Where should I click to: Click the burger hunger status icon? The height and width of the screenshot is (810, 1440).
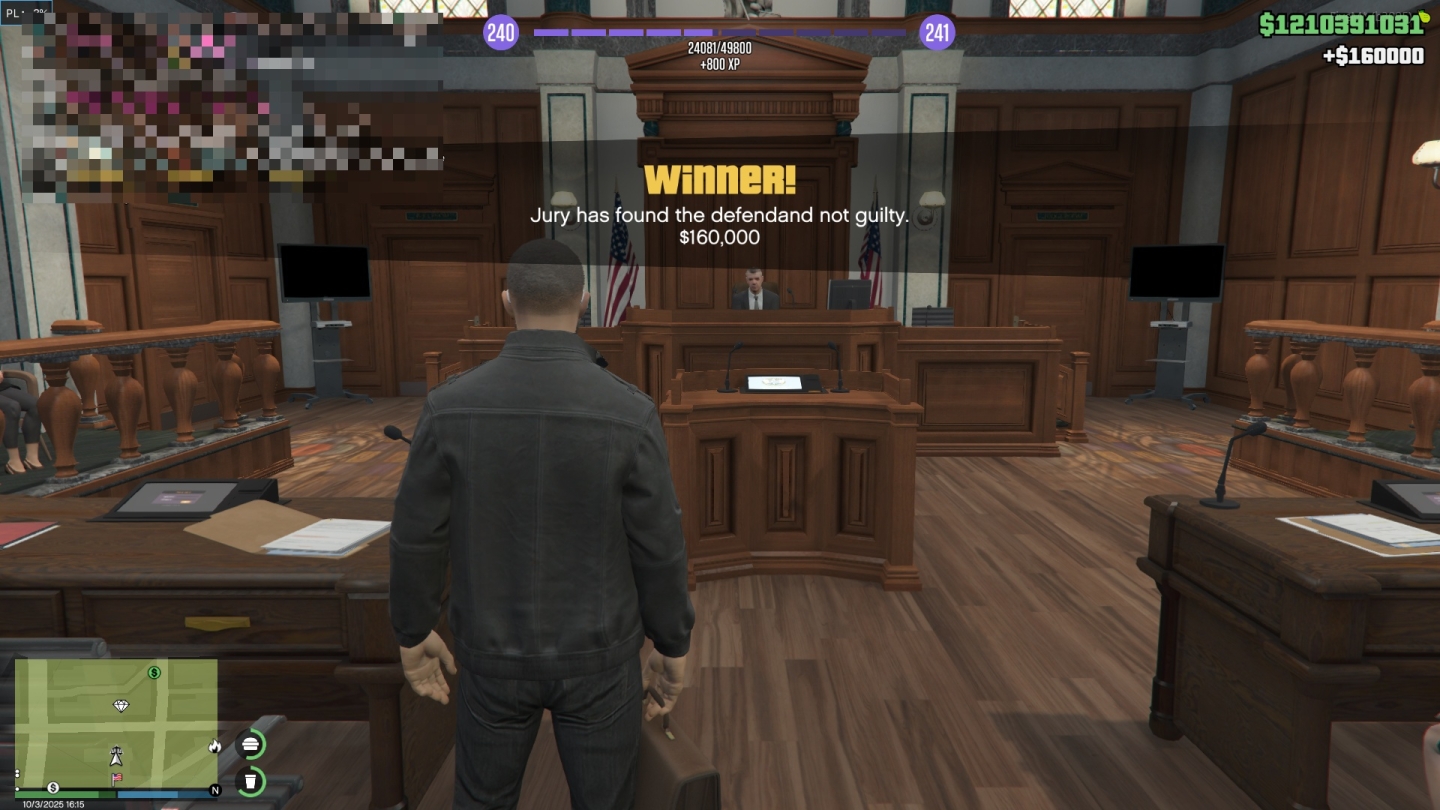pyautogui.click(x=250, y=743)
